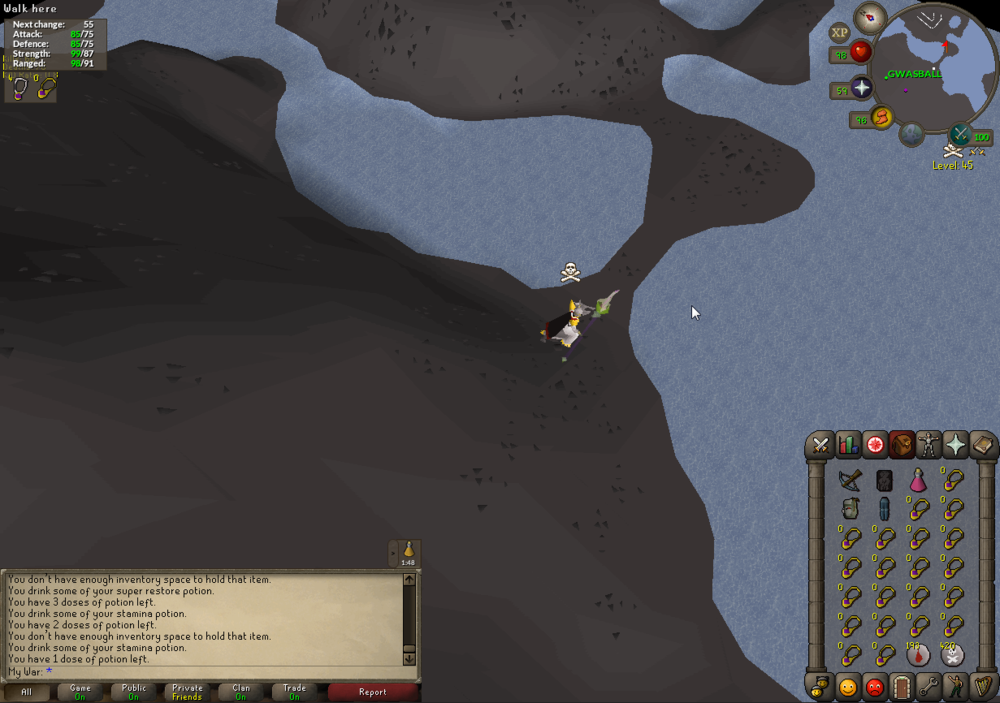Open the Prayer tab

[x=956, y=445]
